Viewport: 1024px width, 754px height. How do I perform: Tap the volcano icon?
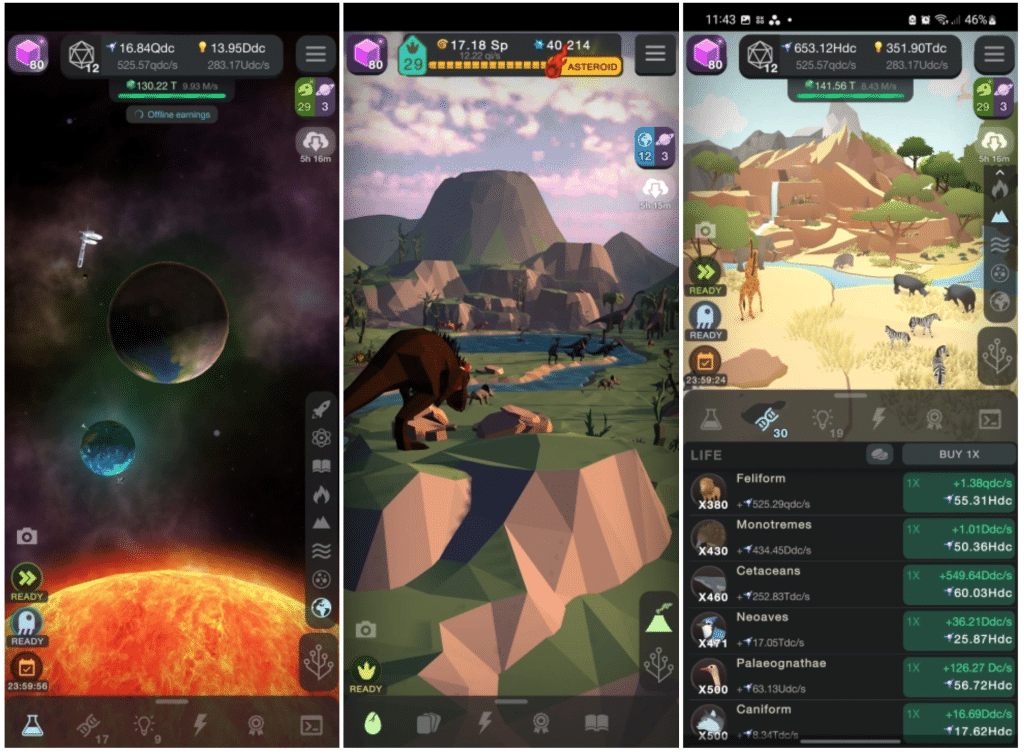pos(658,619)
